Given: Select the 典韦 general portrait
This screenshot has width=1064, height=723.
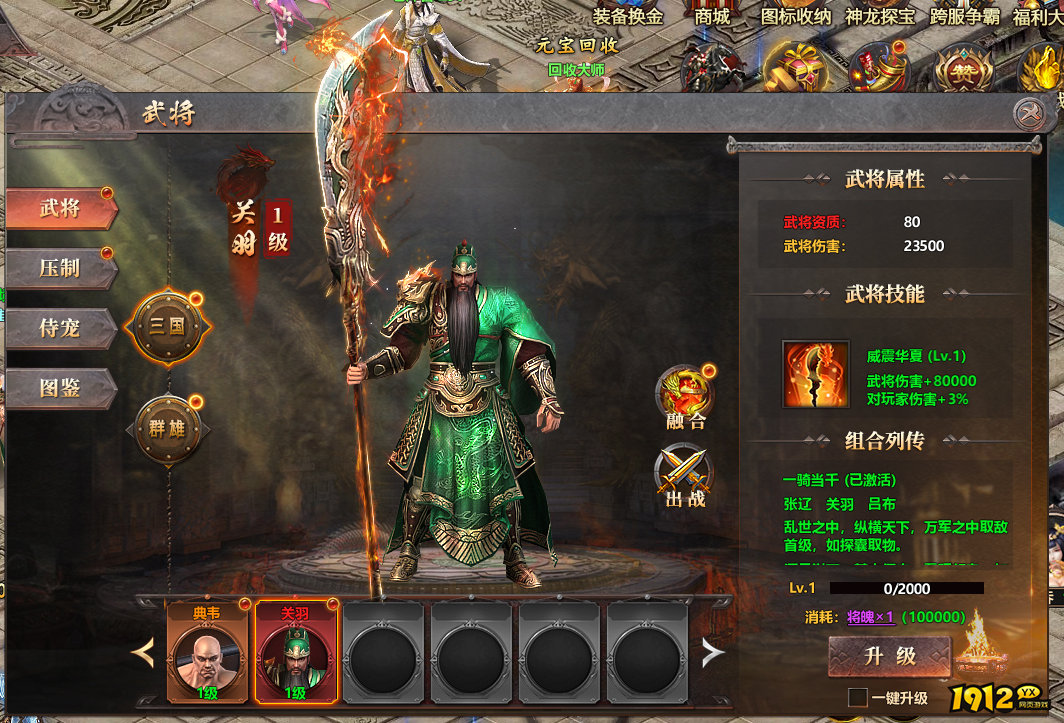Looking at the screenshot, I should point(207,651).
